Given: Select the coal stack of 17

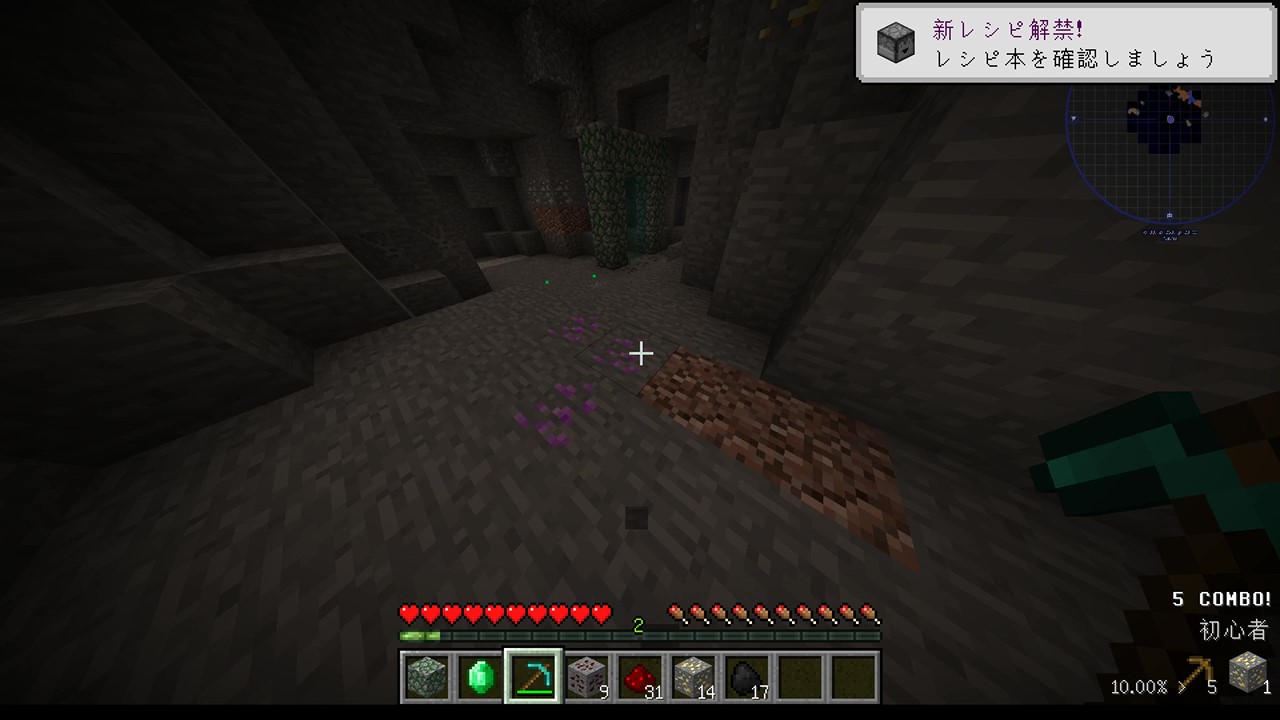Looking at the screenshot, I should pyautogui.click(x=746, y=677).
